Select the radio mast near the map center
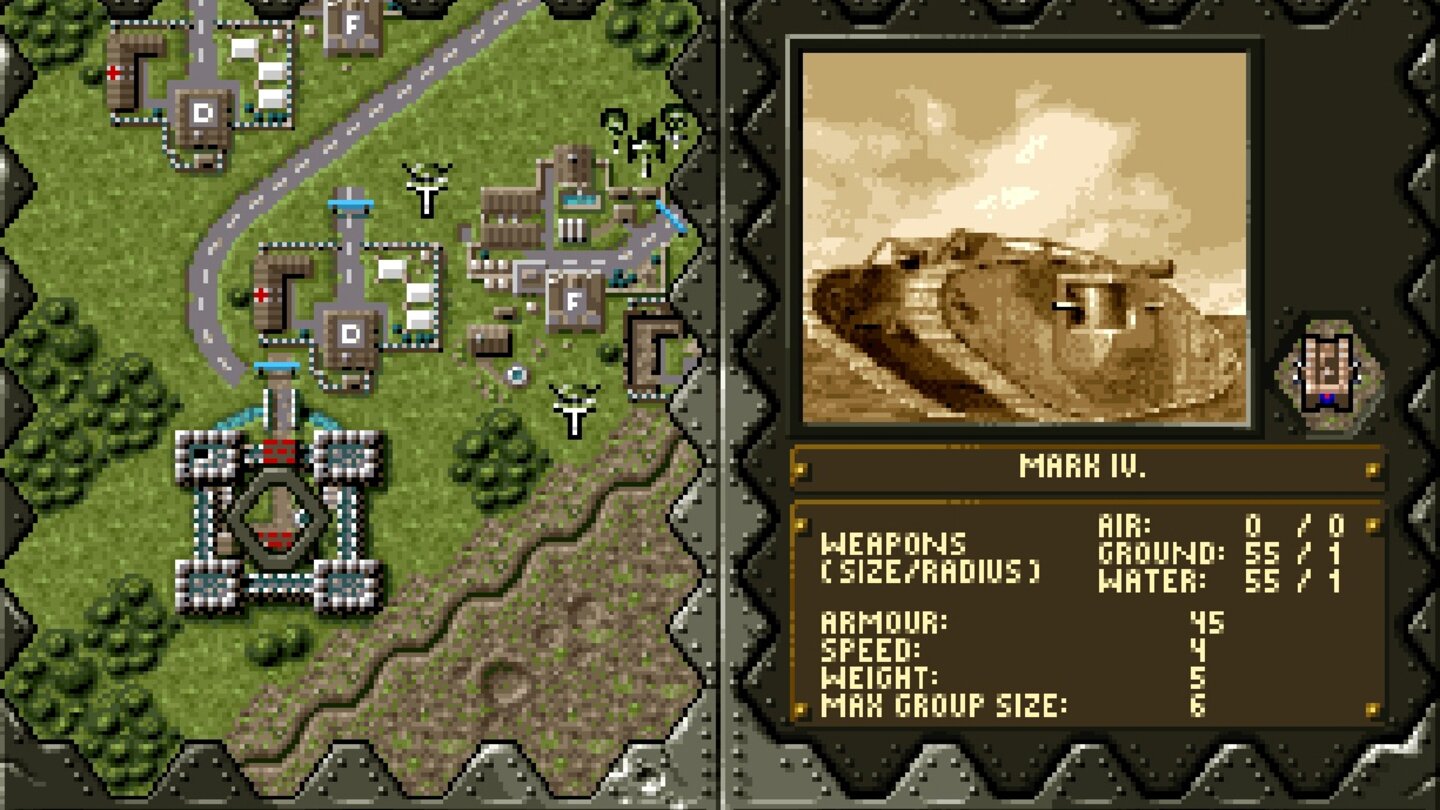1440x810 pixels. click(427, 190)
